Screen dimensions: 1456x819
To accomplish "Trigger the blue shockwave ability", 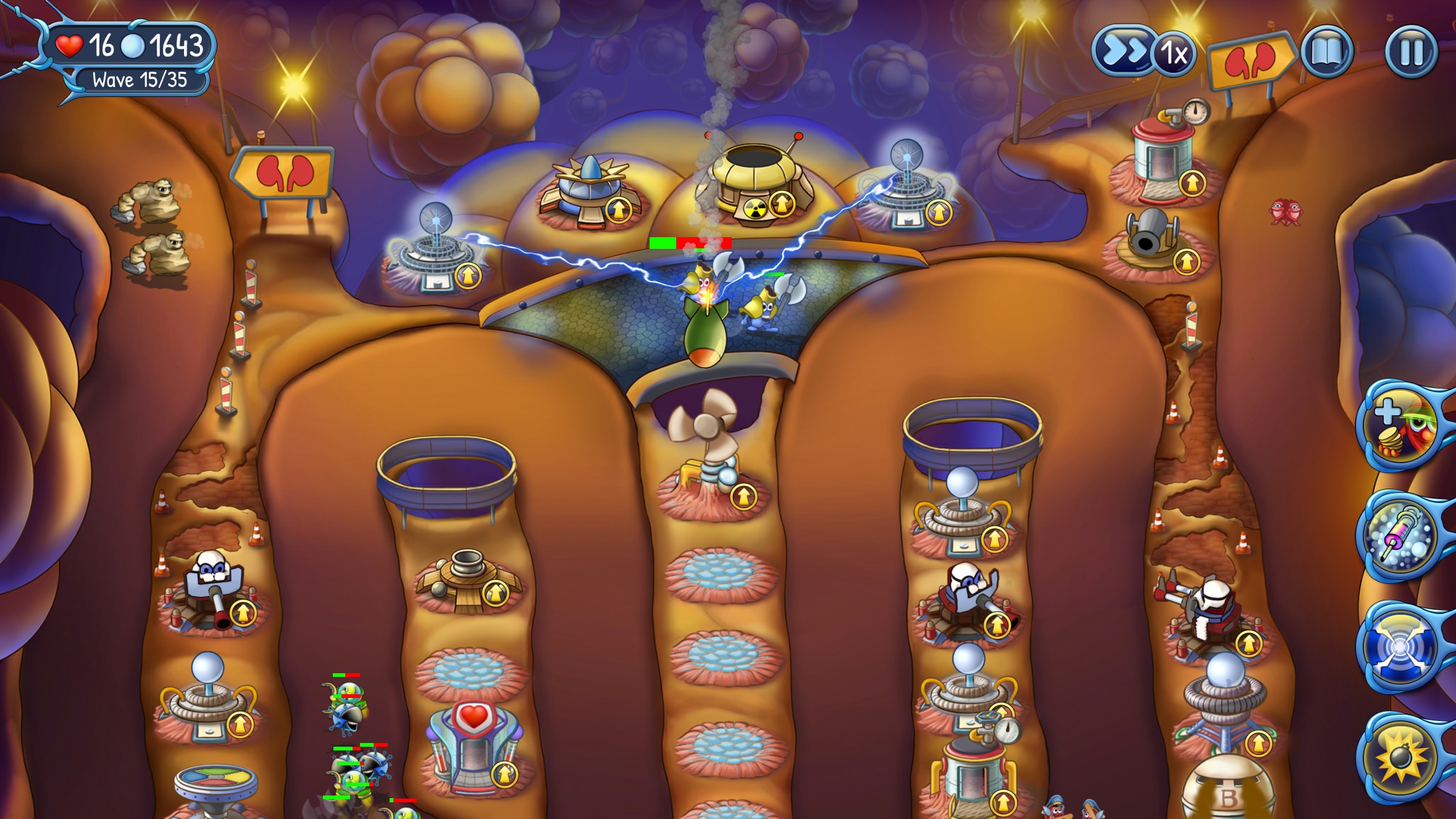I will point(1400,646).
